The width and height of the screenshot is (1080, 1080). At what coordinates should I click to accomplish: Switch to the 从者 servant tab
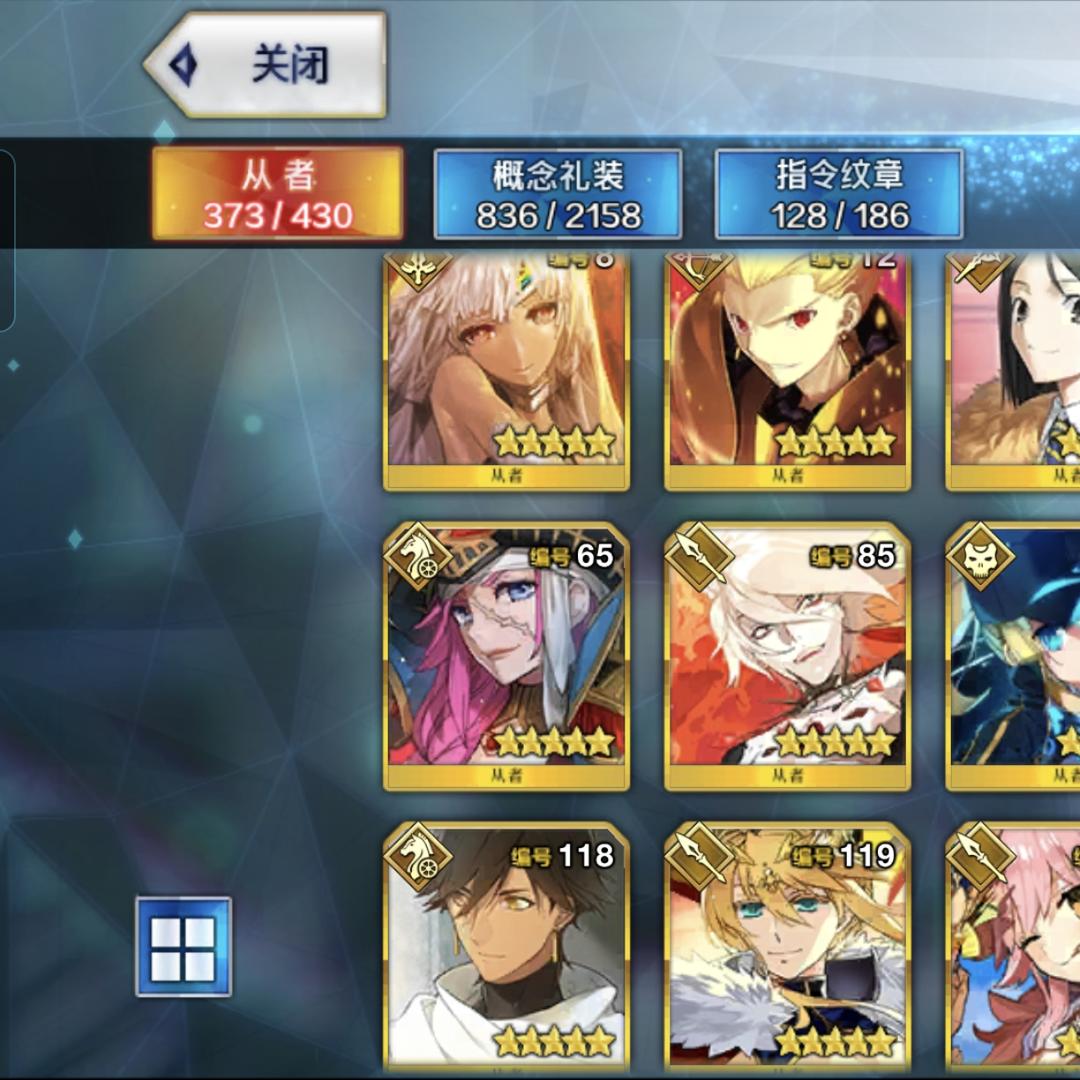(x=277, y=194)
